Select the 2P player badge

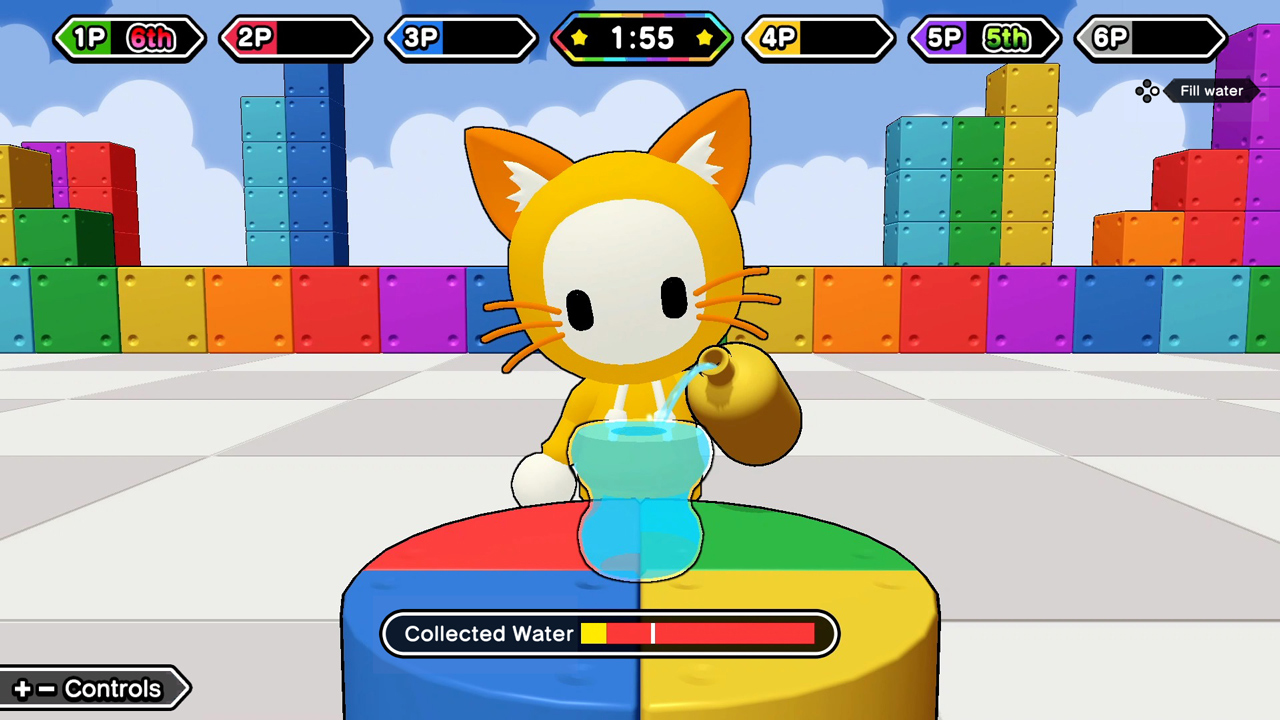pos(293,38)
